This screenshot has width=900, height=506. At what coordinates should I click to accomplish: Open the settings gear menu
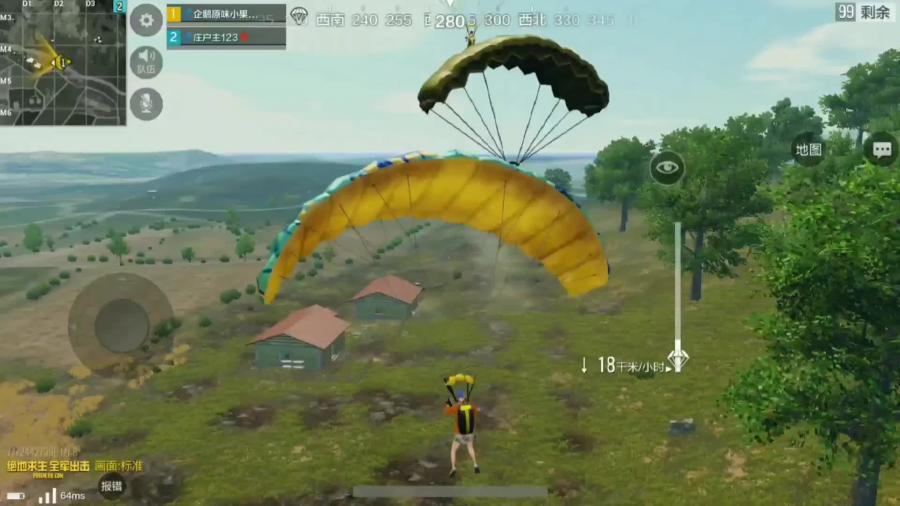[x=146, y=20]
